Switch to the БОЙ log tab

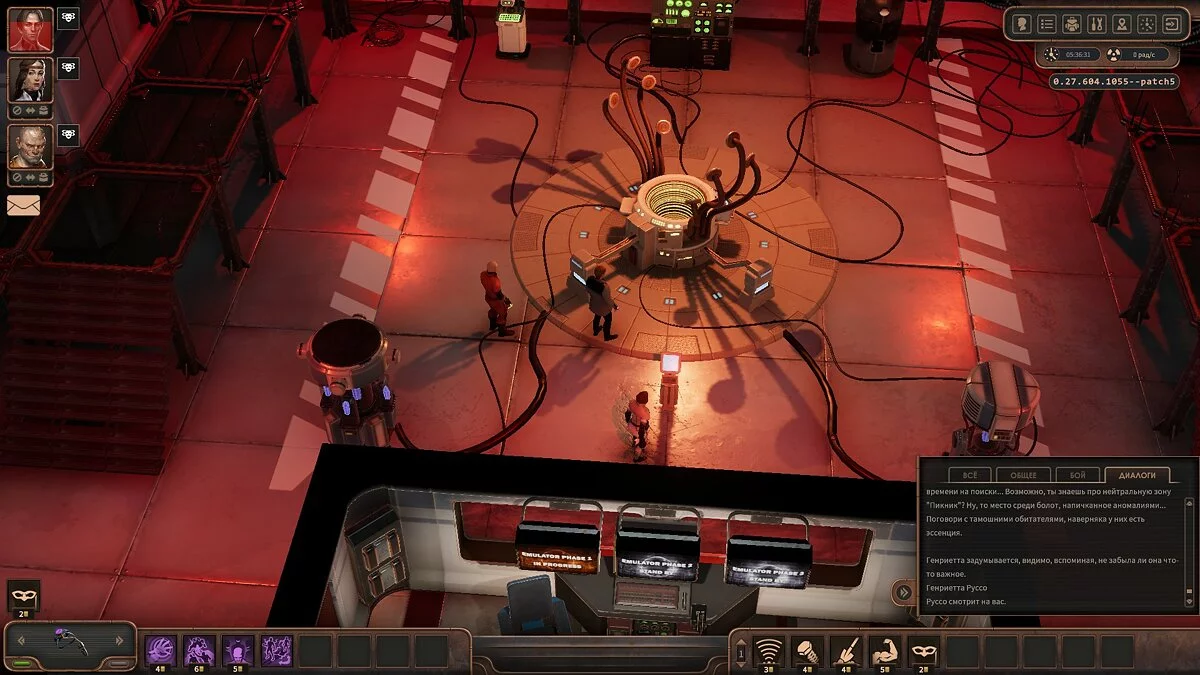tap(1077, 475)
